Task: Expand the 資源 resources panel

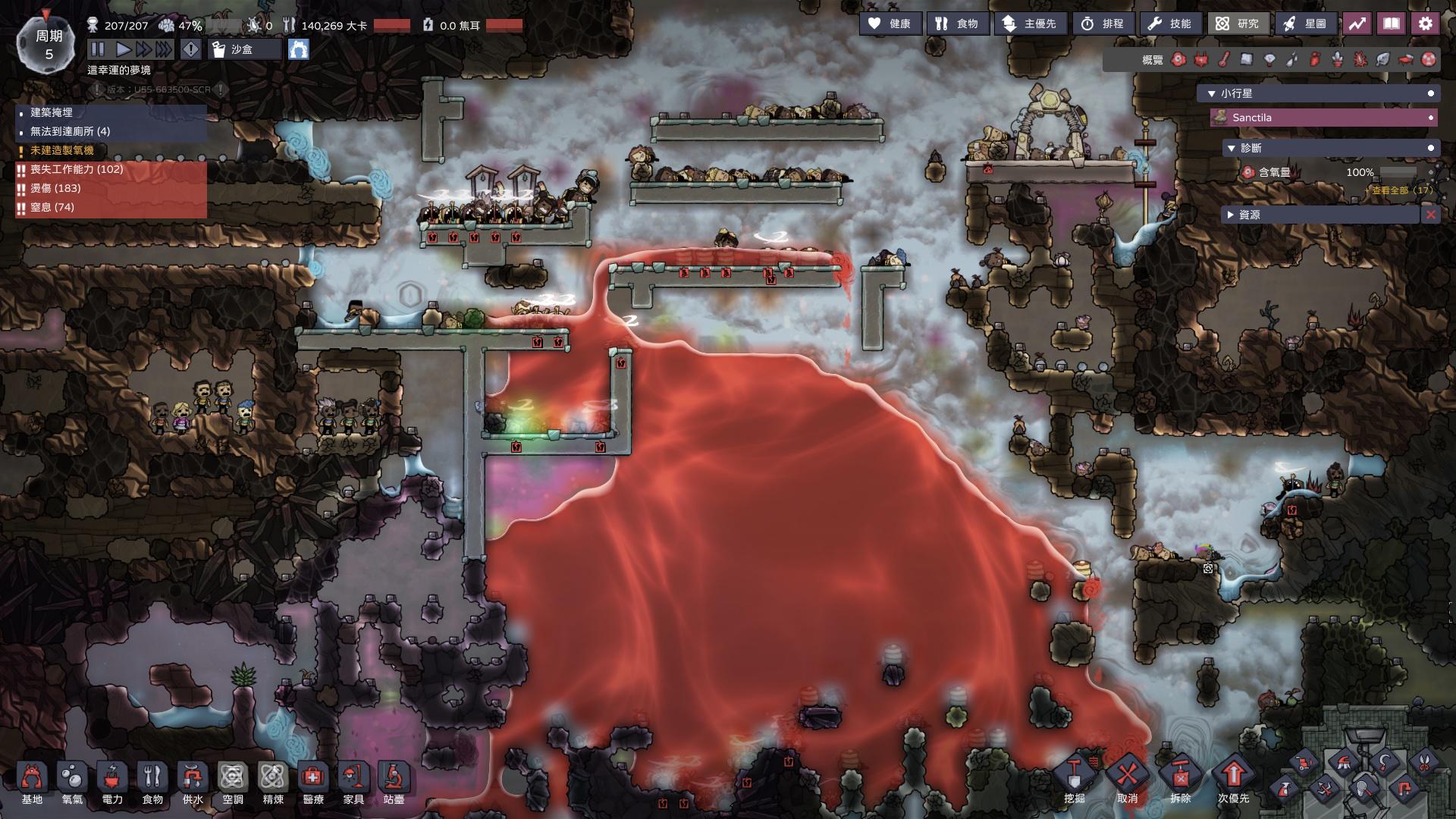Action: (x=1231, y=215)
